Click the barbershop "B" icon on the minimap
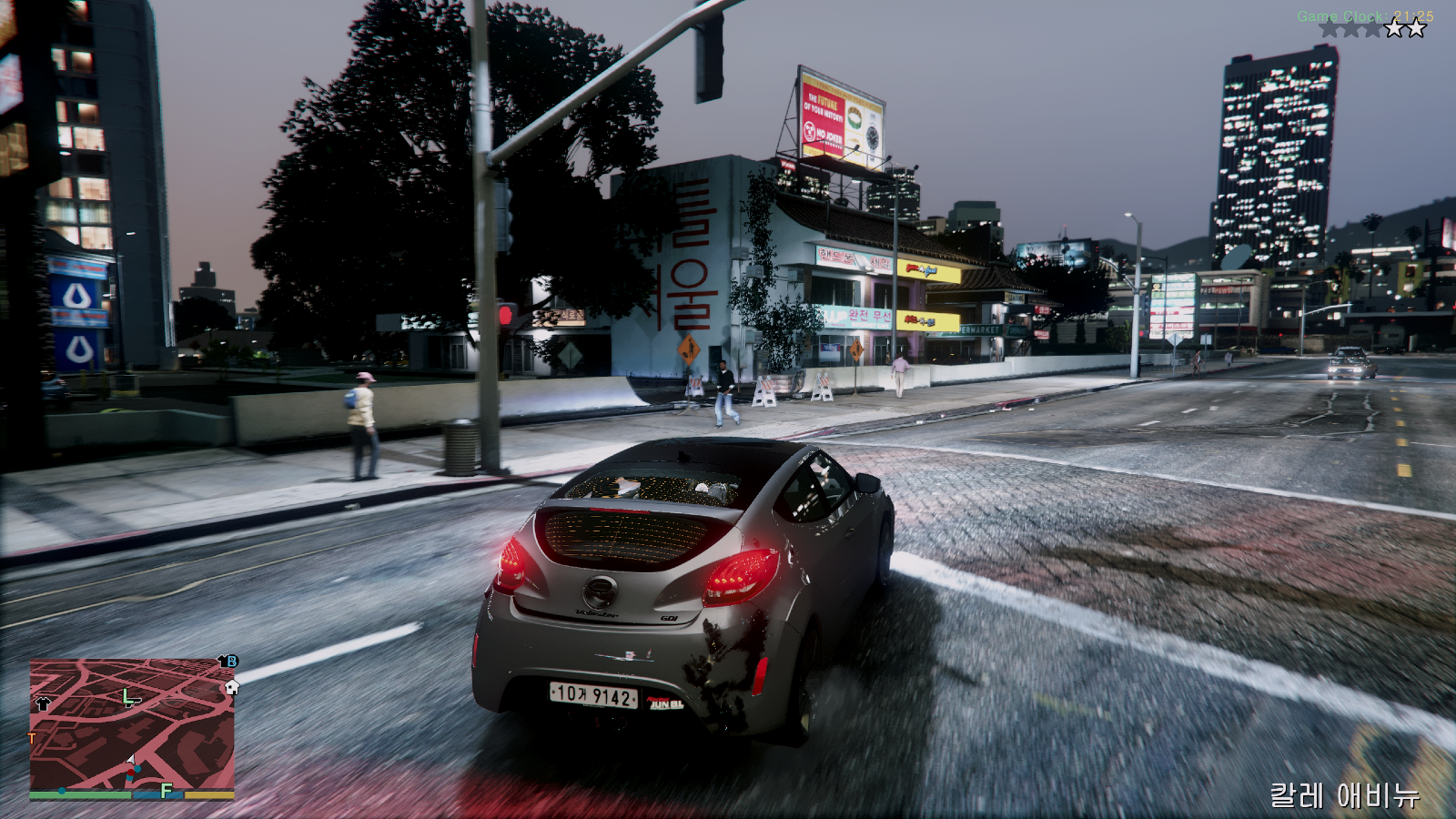1456x819 pixels. click(231, 662)
